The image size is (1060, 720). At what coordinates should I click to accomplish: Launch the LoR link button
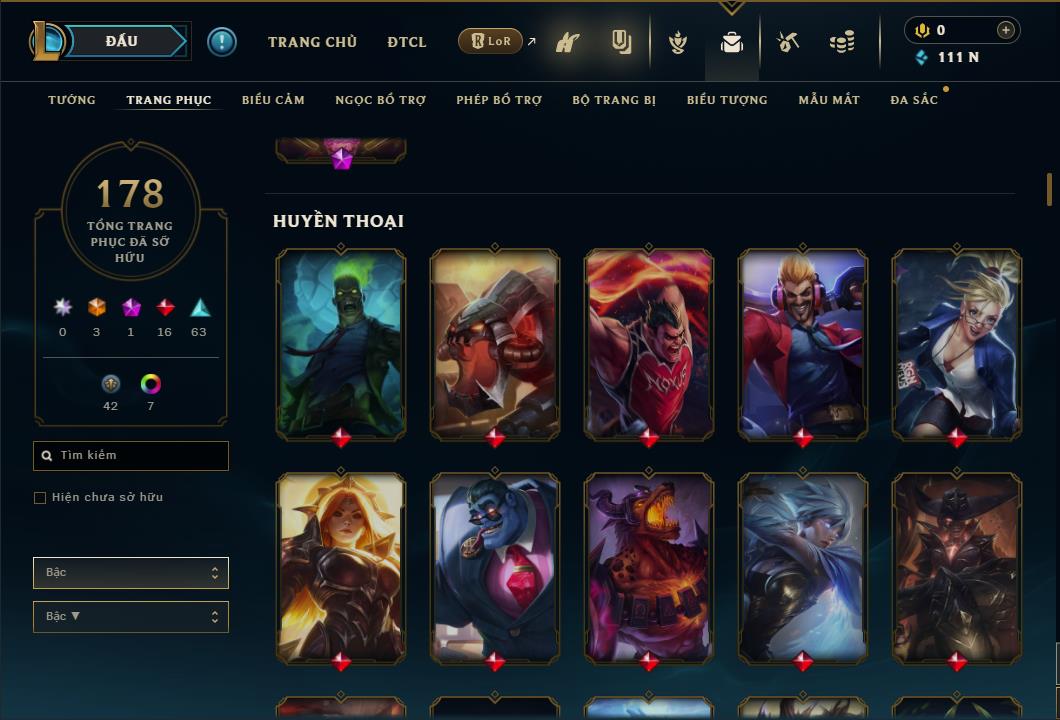490,41
